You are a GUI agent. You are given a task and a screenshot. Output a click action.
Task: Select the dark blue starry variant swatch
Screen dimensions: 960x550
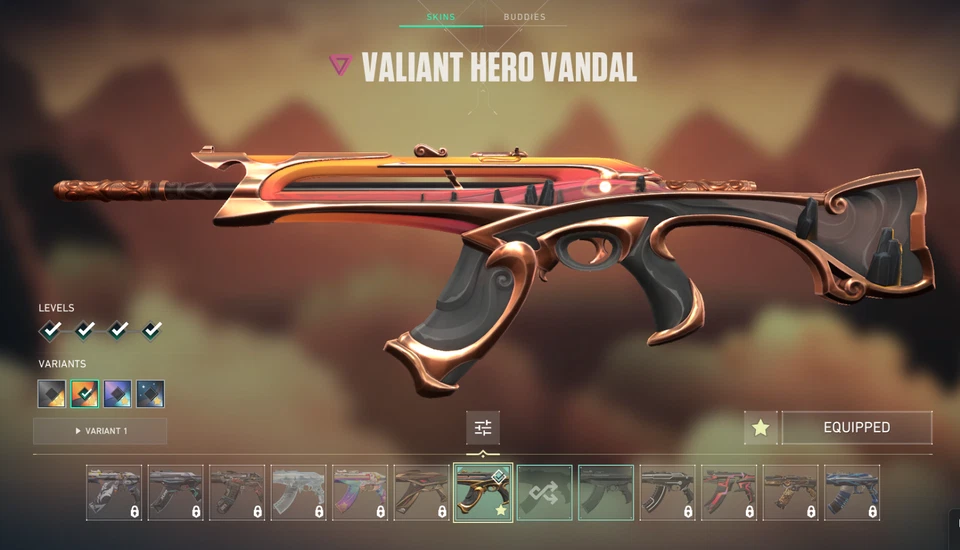pyautogui.click(x=151, y=393)
